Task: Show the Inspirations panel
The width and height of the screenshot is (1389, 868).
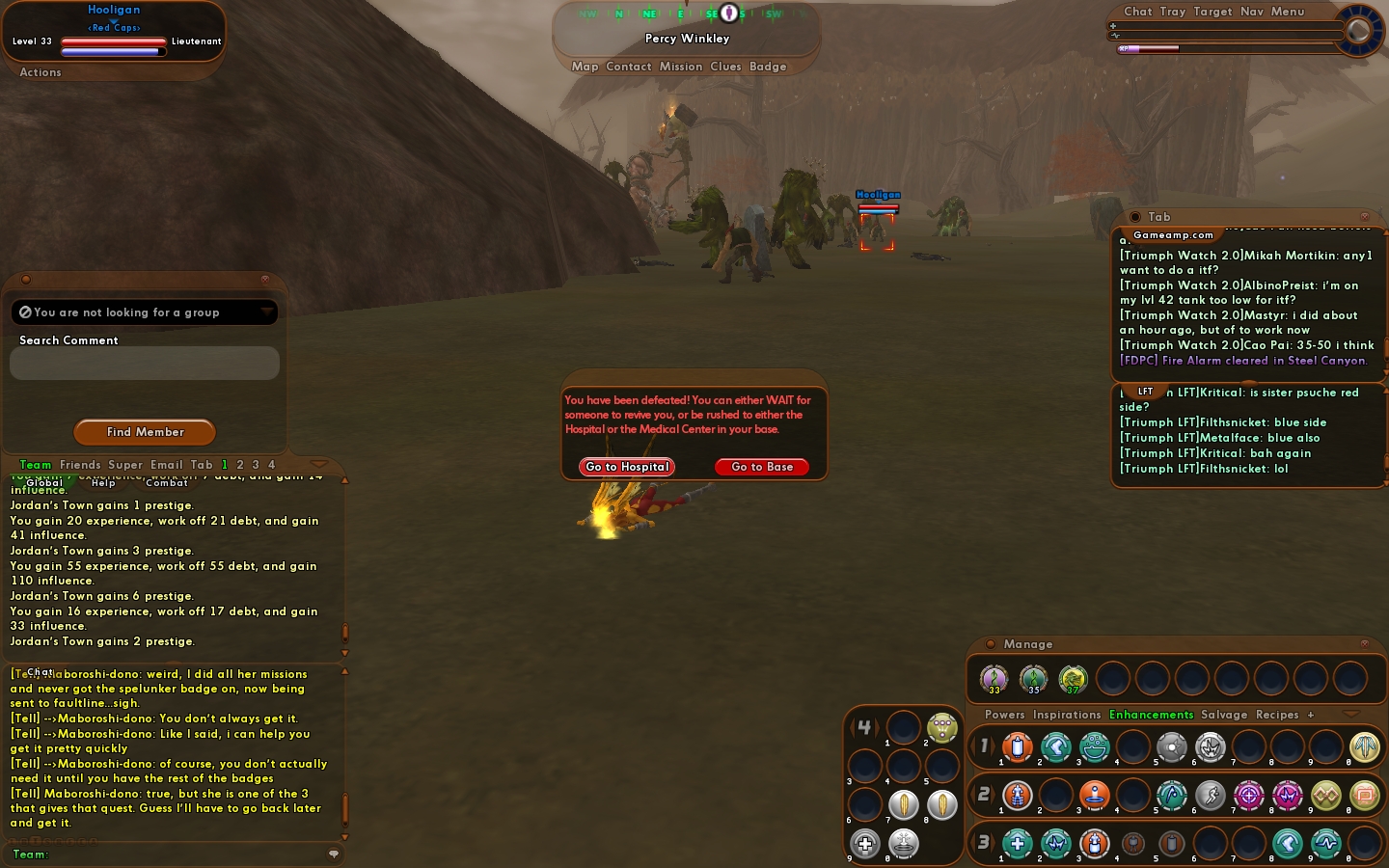Action: 1067,715
